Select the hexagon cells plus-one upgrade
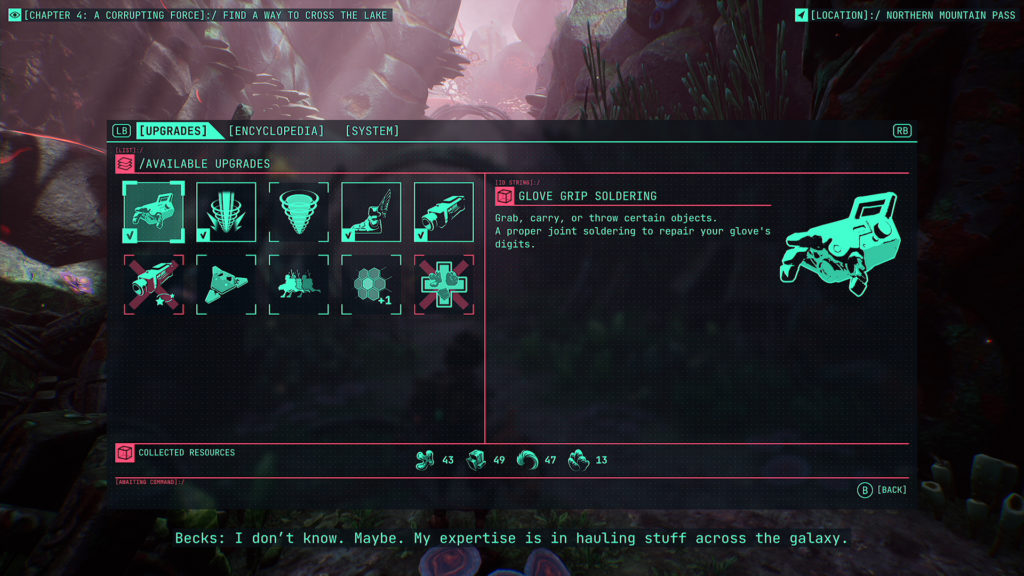Viewport: 1024px width, 576px height. tap(371, 284)
